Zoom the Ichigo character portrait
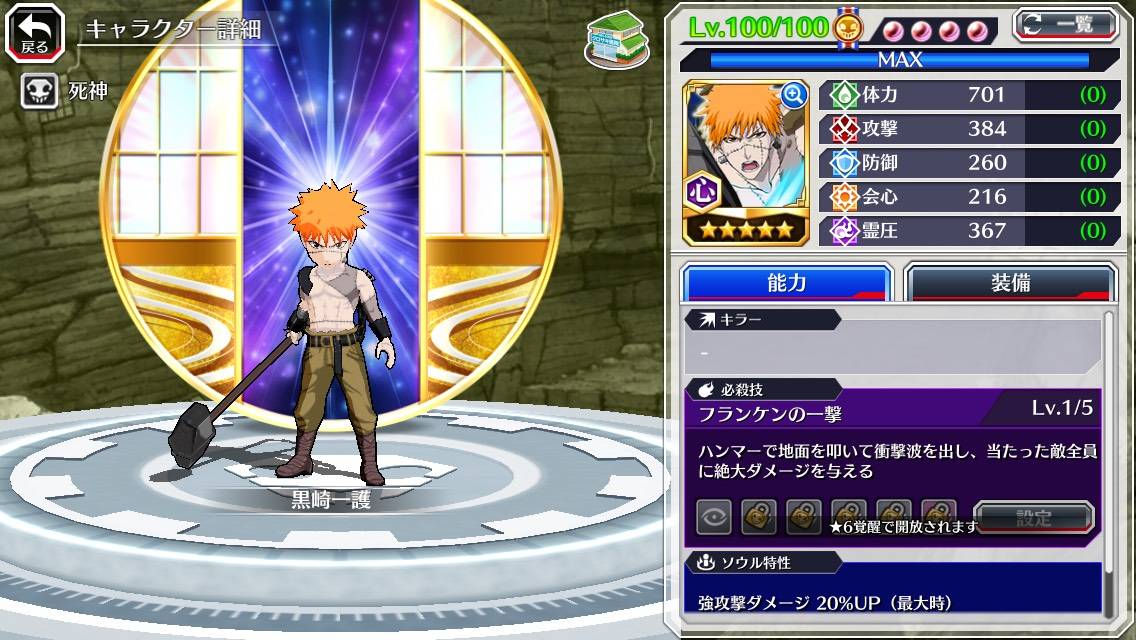This screenshot has height=640, width=1136. coord(795,96)
